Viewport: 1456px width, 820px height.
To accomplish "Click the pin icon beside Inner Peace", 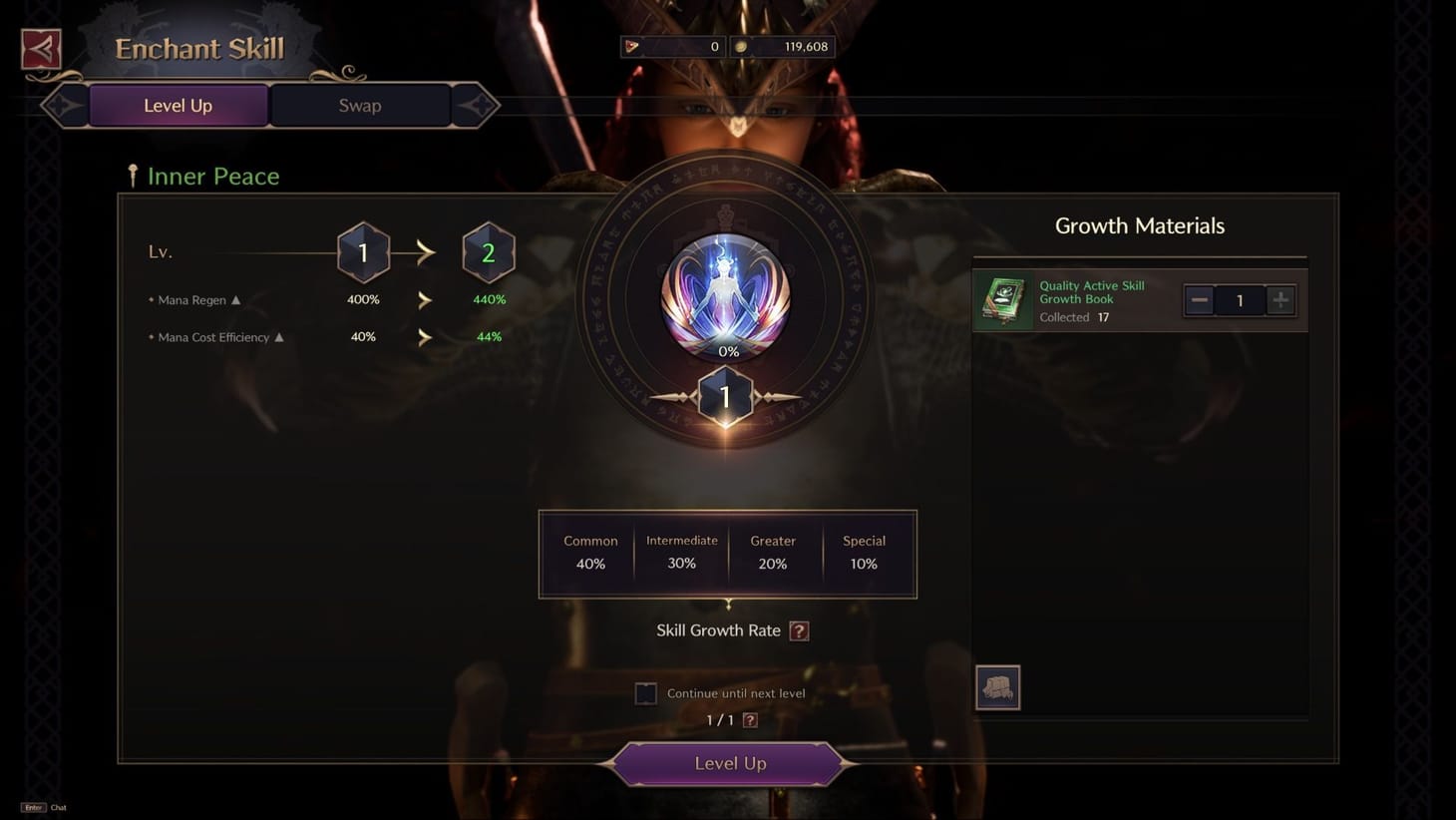I will (133, 175).
